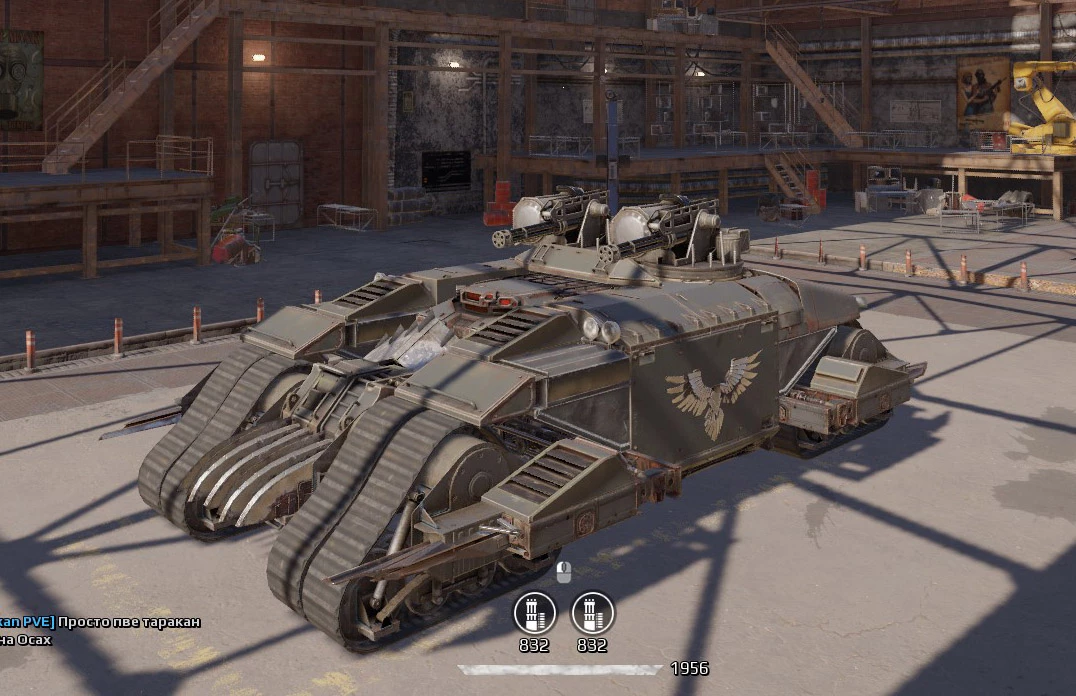Click the chat message from the PVE player

[128, 622]
